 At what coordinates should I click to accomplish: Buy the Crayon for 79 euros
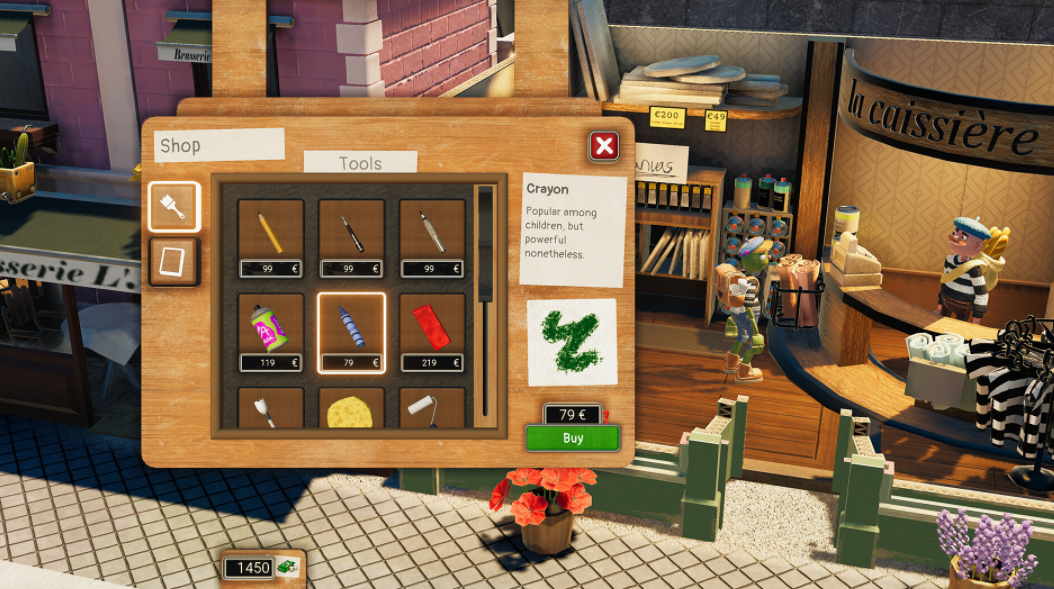click(573, 438)
